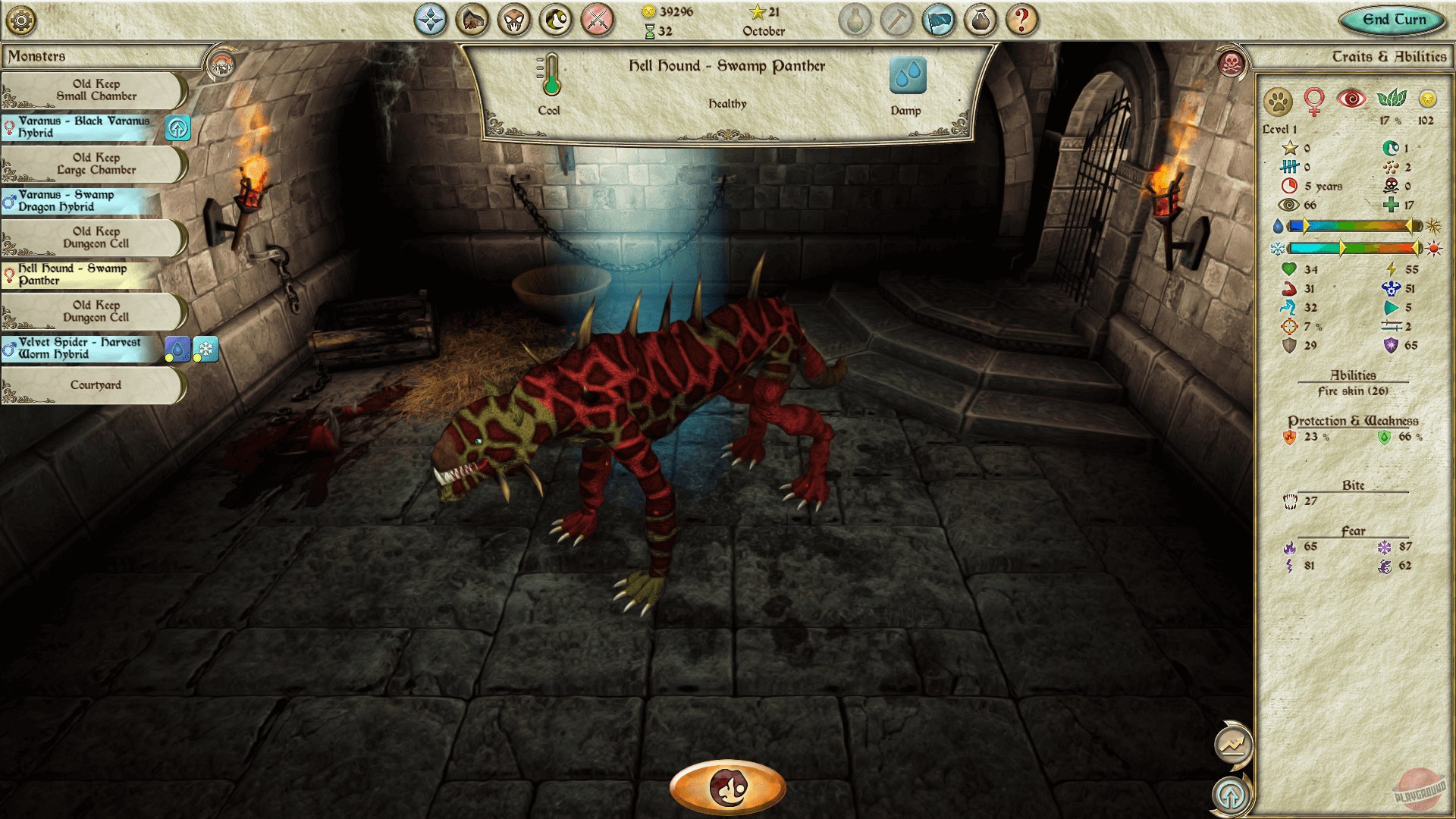
Task: Click the settings gear in top left corner
Action: [20, 20]
